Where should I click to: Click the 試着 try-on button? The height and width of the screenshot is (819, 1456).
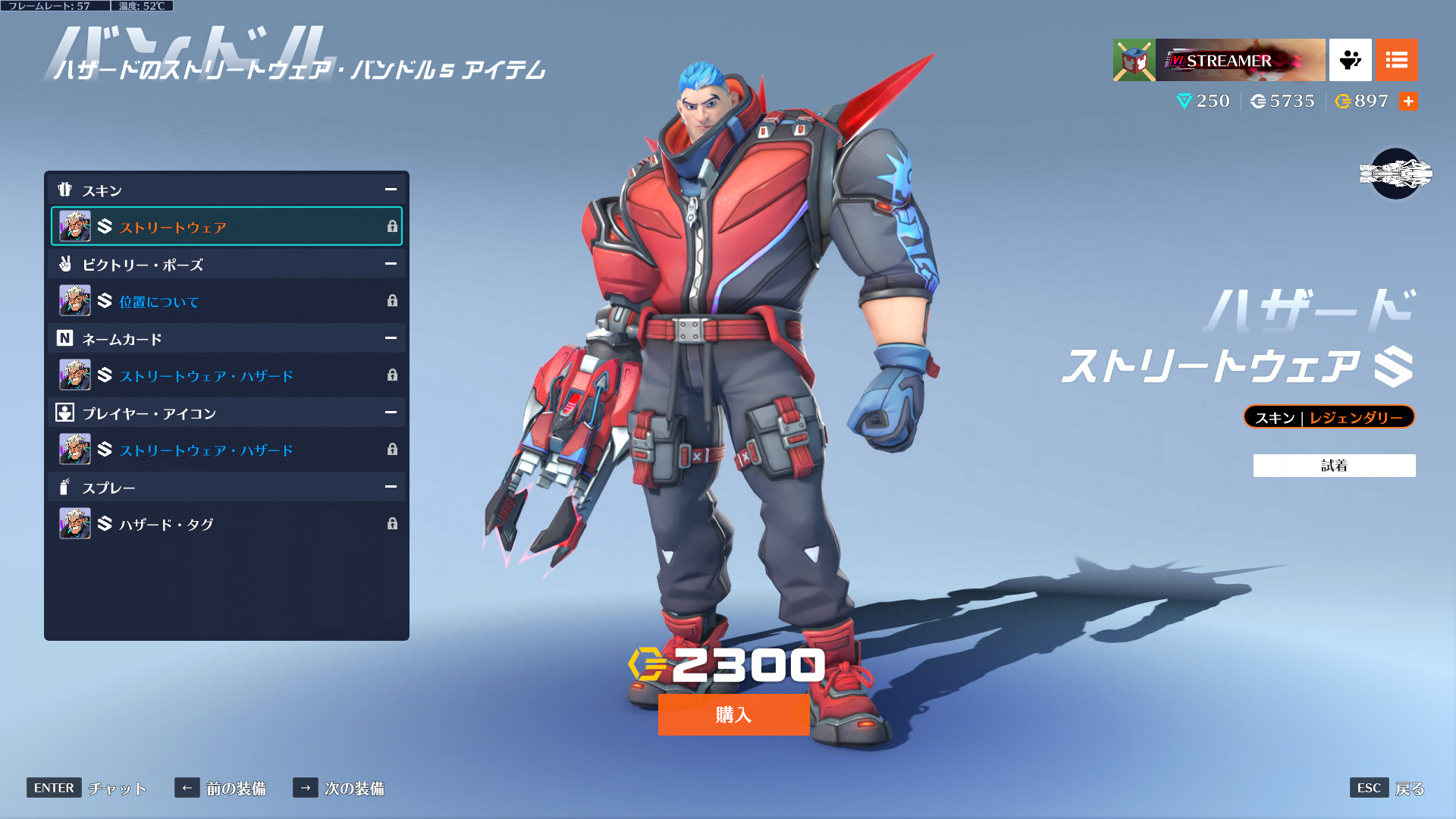point(1334,466)
